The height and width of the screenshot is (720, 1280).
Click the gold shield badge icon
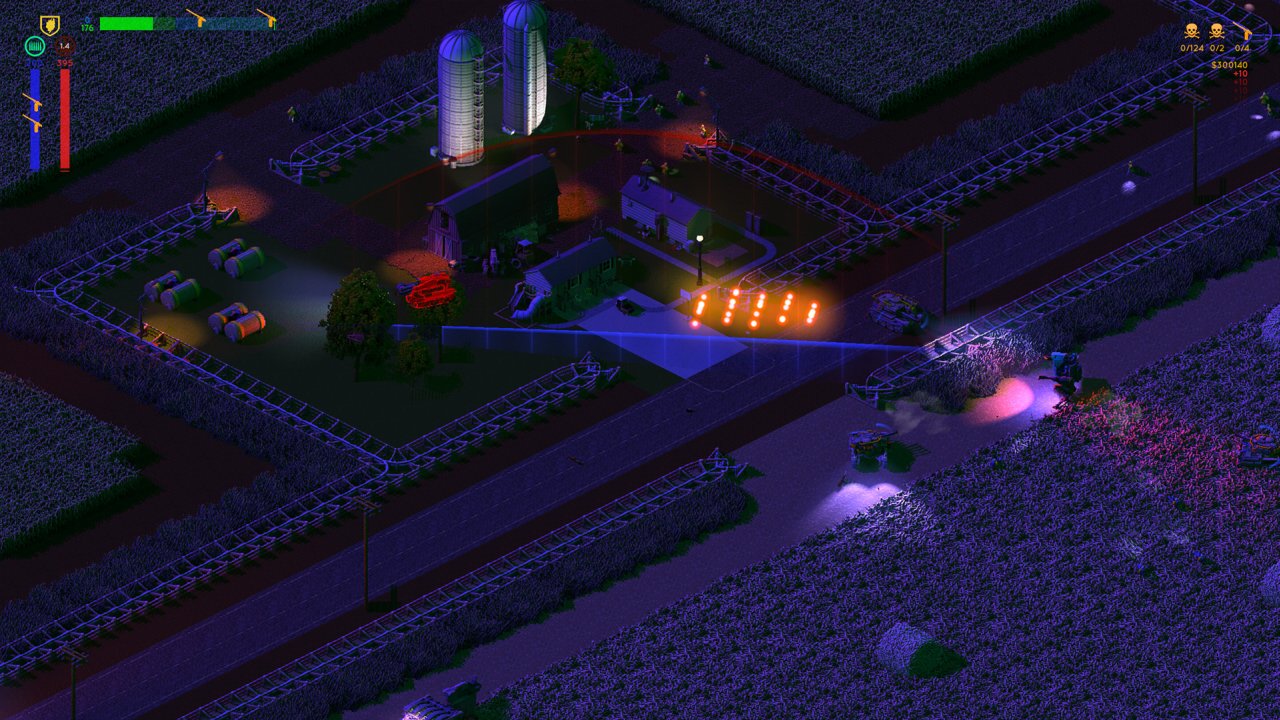[49, 24]
